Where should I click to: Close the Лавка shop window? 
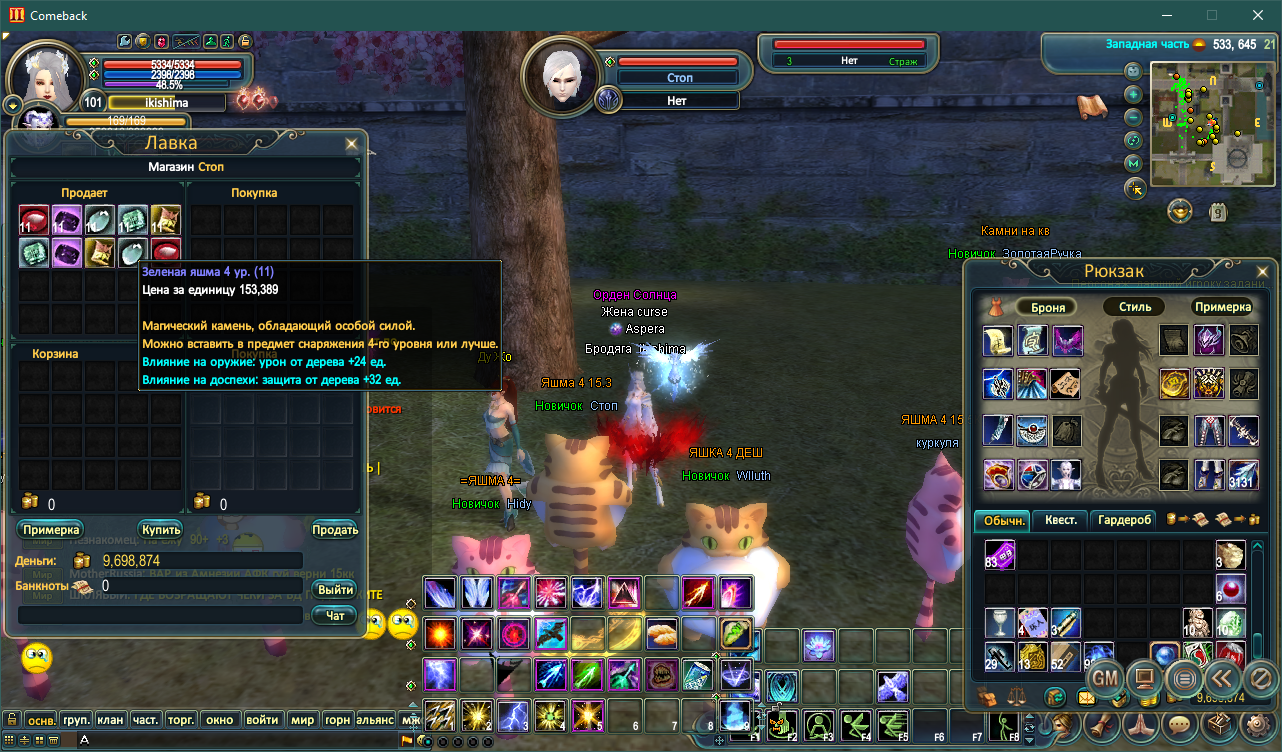pos(351,144)
